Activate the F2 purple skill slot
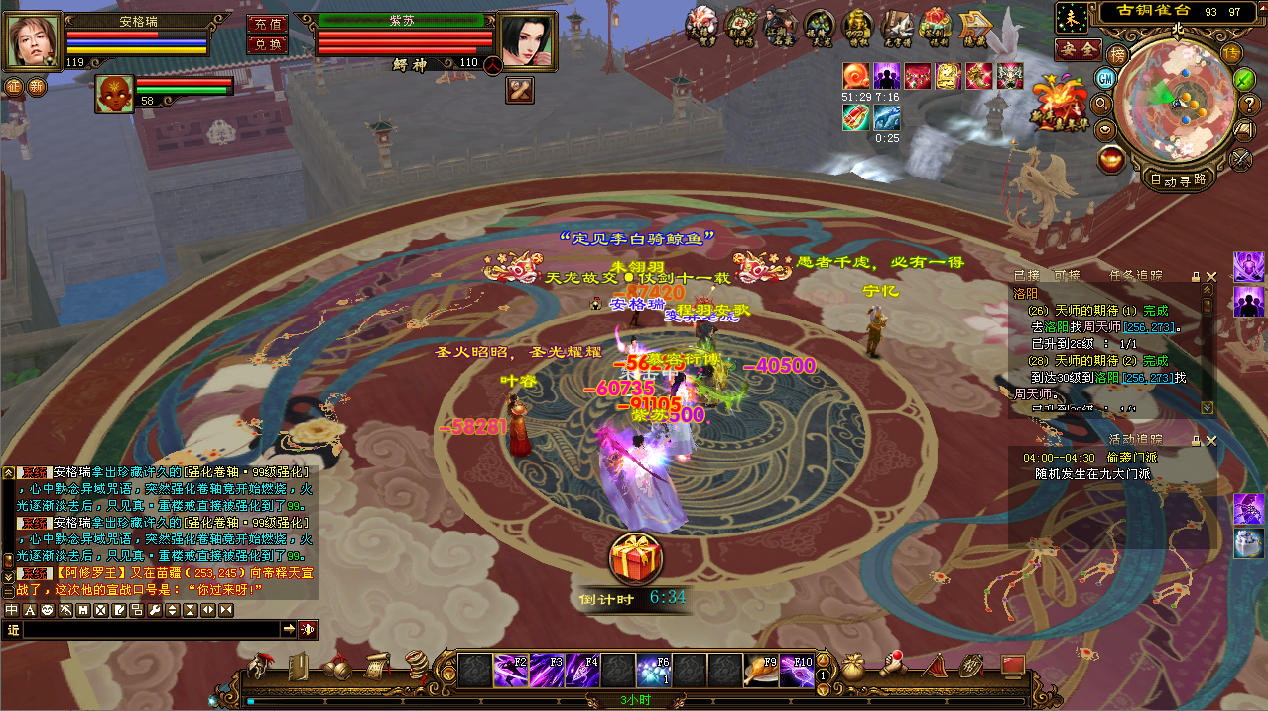The width and height of the screenshot is (1268, 711). [x=509, y=671]
